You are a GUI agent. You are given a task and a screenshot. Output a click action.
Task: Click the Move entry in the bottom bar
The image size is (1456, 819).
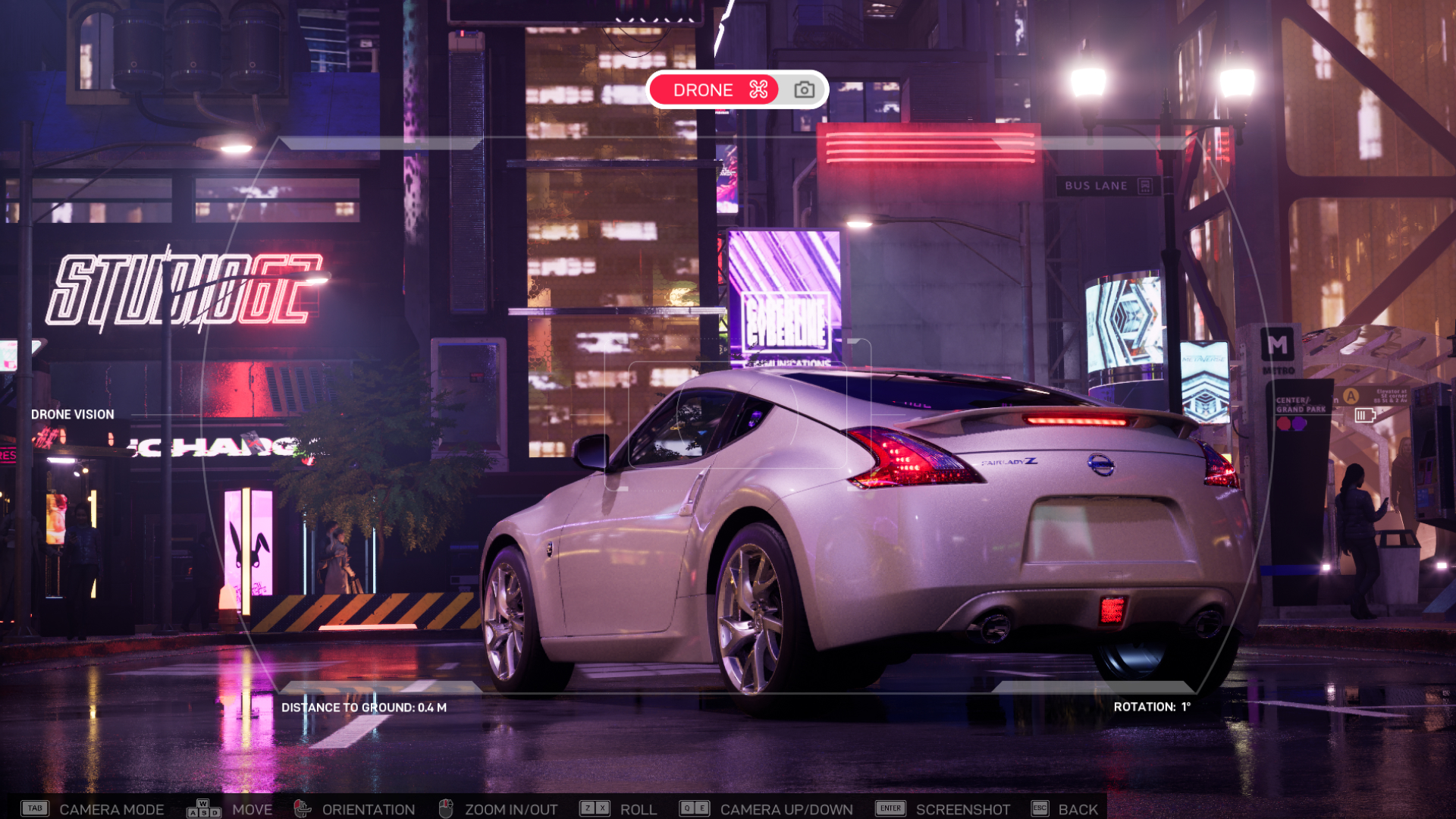pos(254,809)
